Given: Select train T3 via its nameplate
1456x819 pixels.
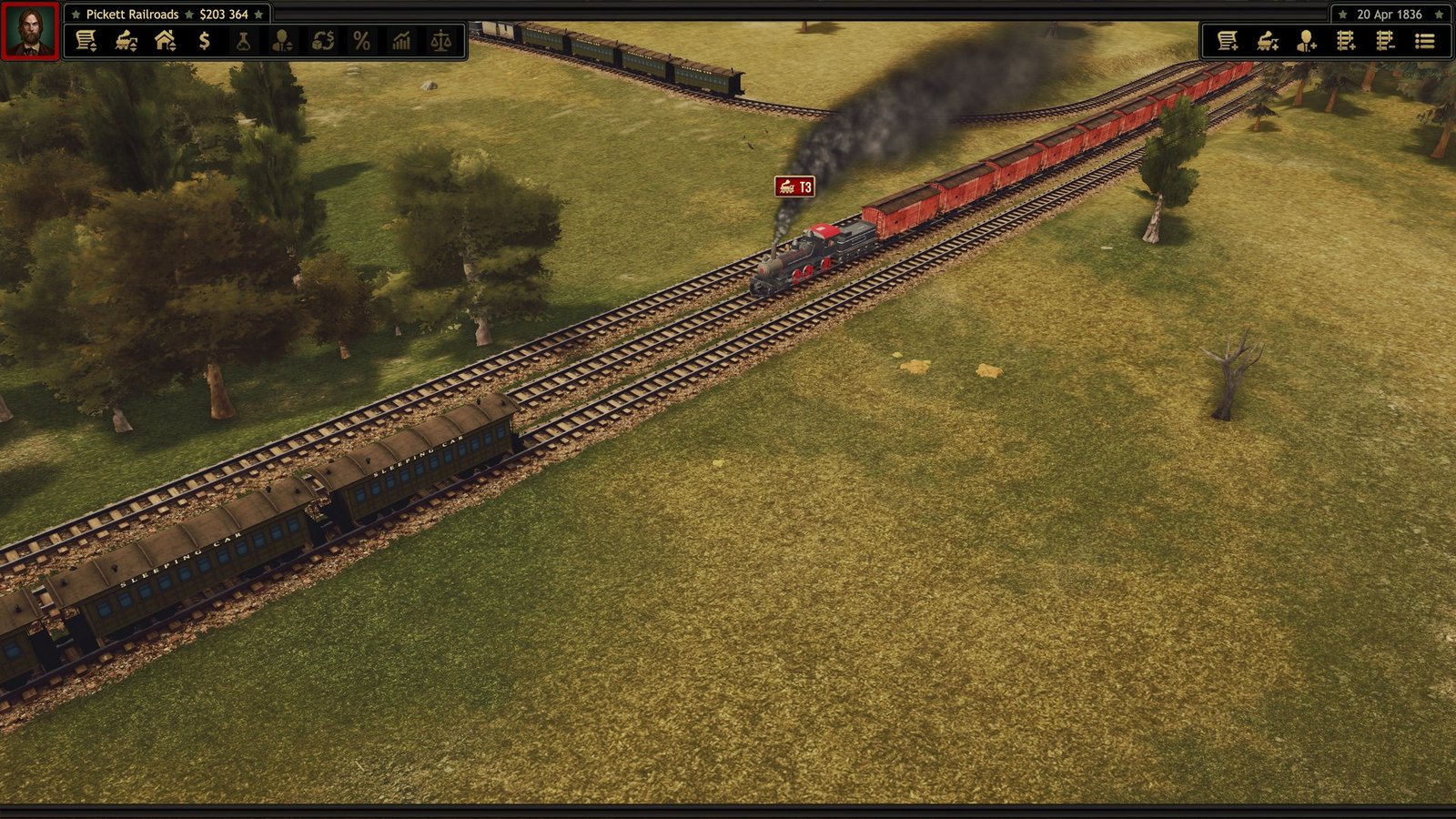Looking at the screenshot, I should click(x=793, y=188).
